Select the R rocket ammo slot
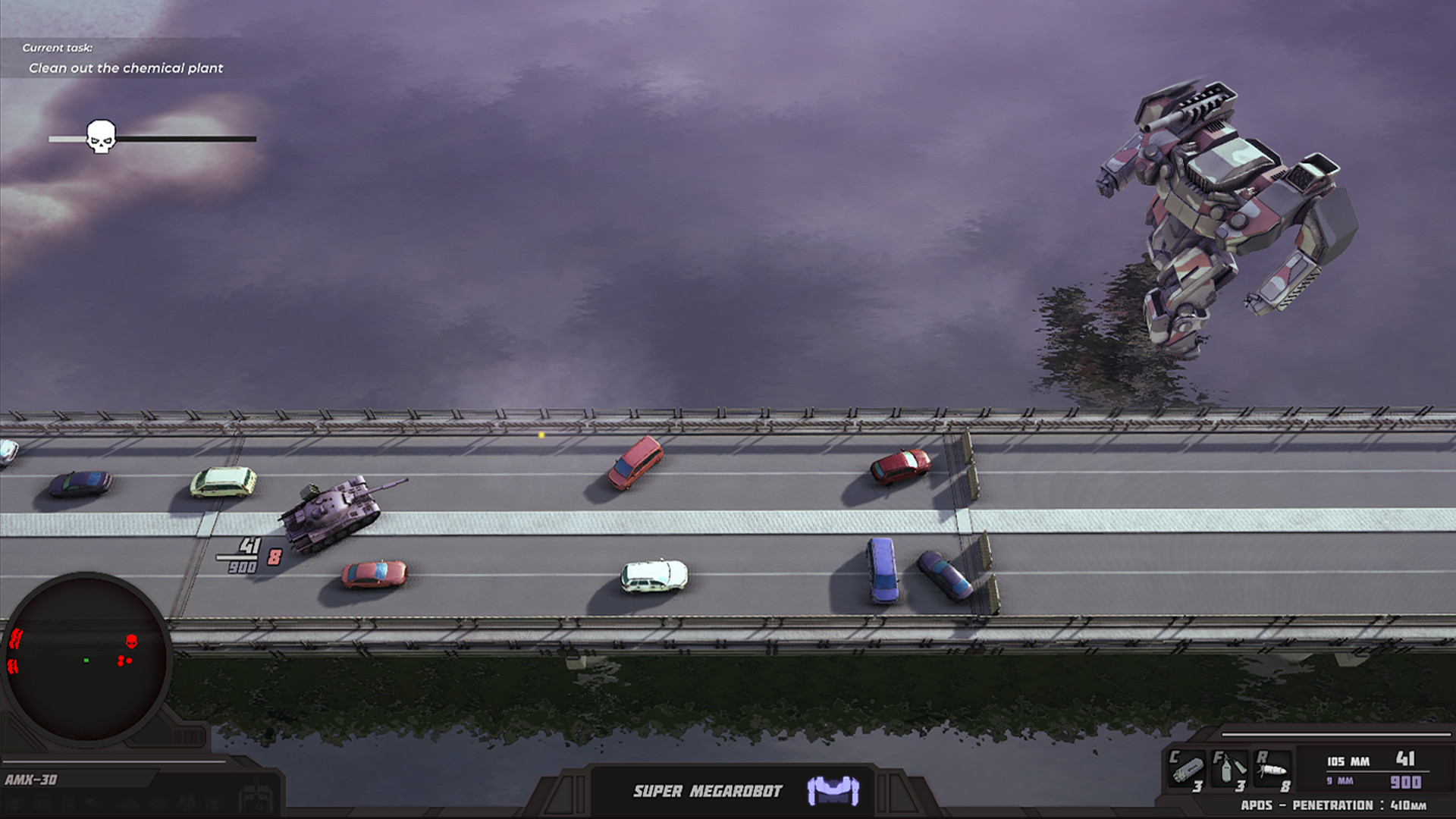 1271,768
